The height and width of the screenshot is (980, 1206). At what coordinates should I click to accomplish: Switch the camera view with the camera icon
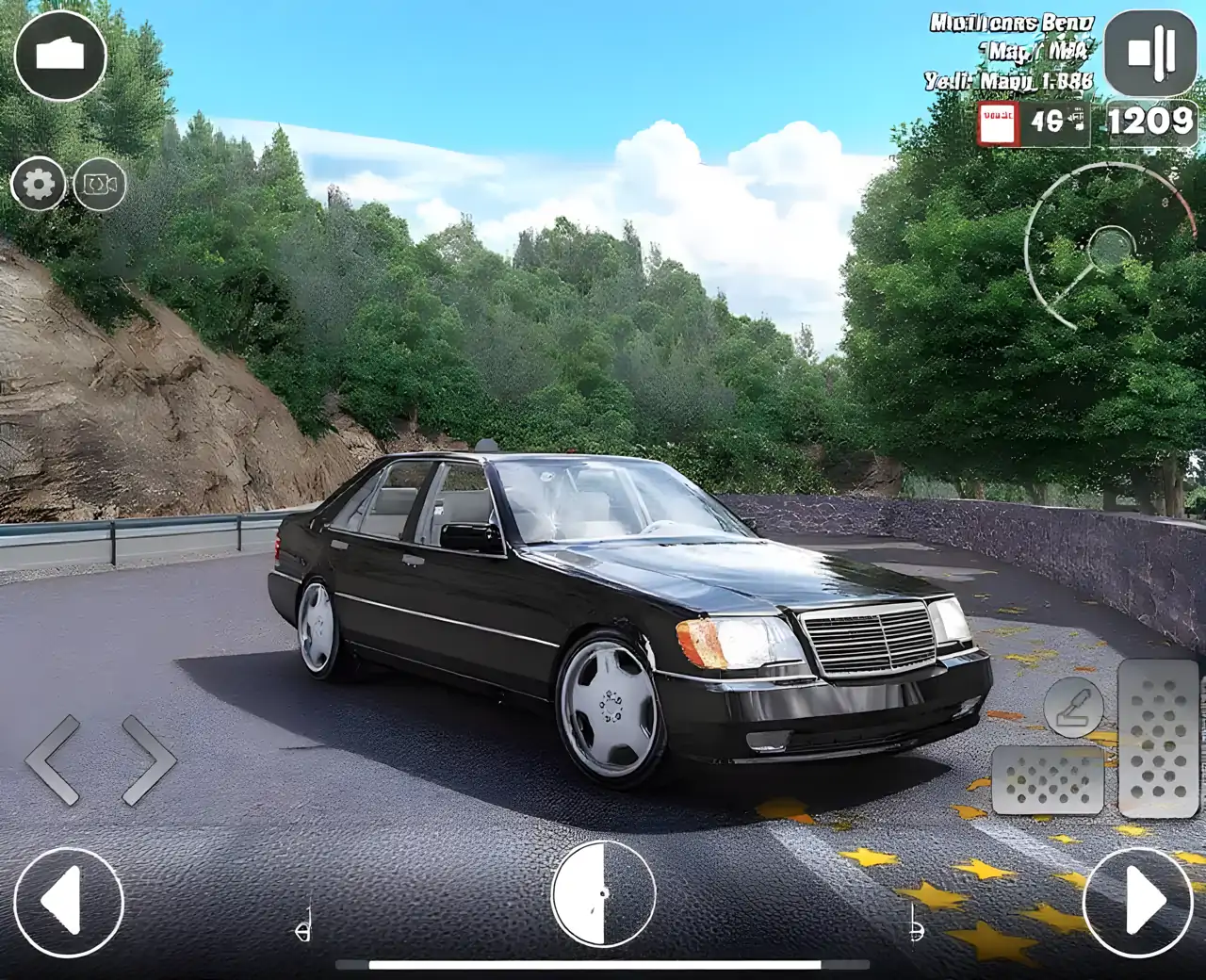(x=99, y=185)
